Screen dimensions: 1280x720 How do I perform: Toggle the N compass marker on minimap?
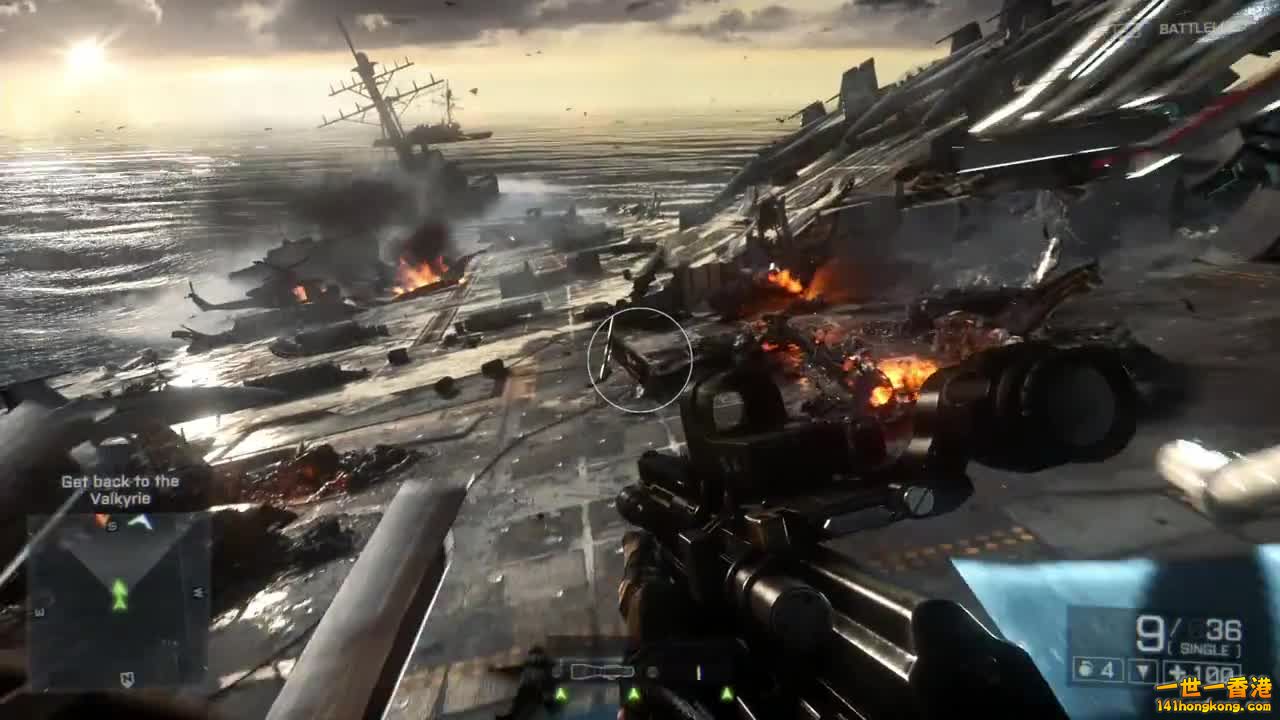pyautogui.click(x=127, y=679)
